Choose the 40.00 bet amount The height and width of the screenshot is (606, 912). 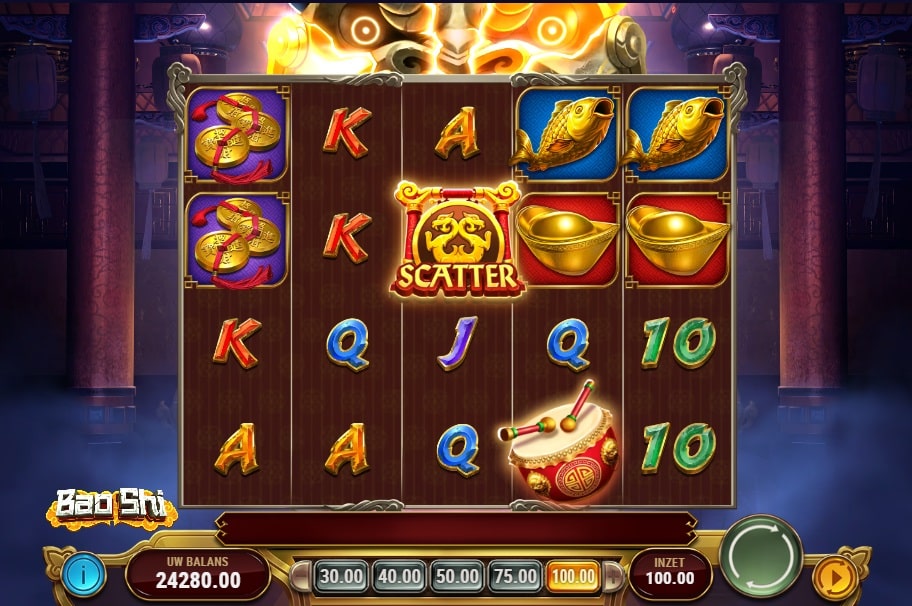coord(399,576)
